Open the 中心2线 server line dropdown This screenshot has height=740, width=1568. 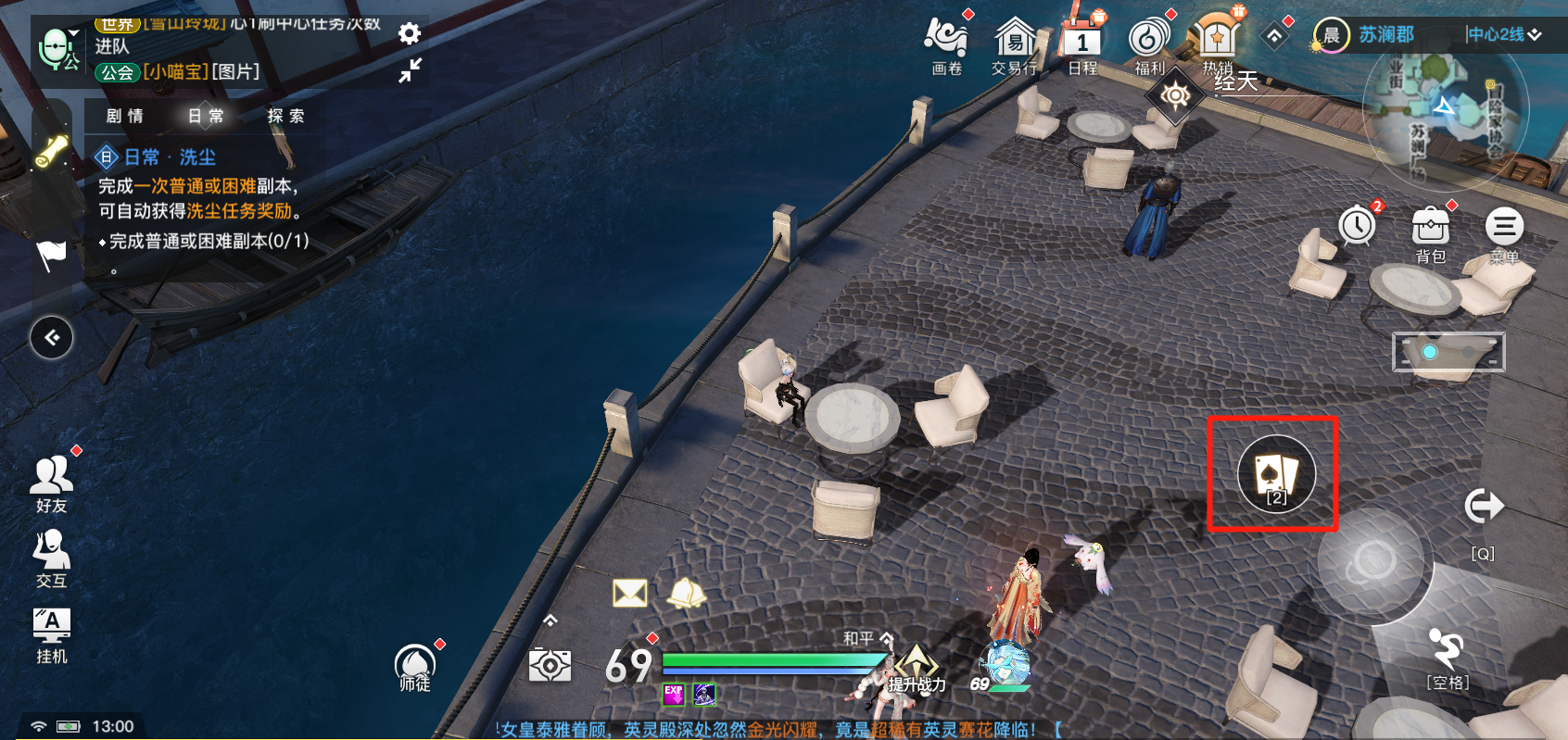(x=1503, y=34)
